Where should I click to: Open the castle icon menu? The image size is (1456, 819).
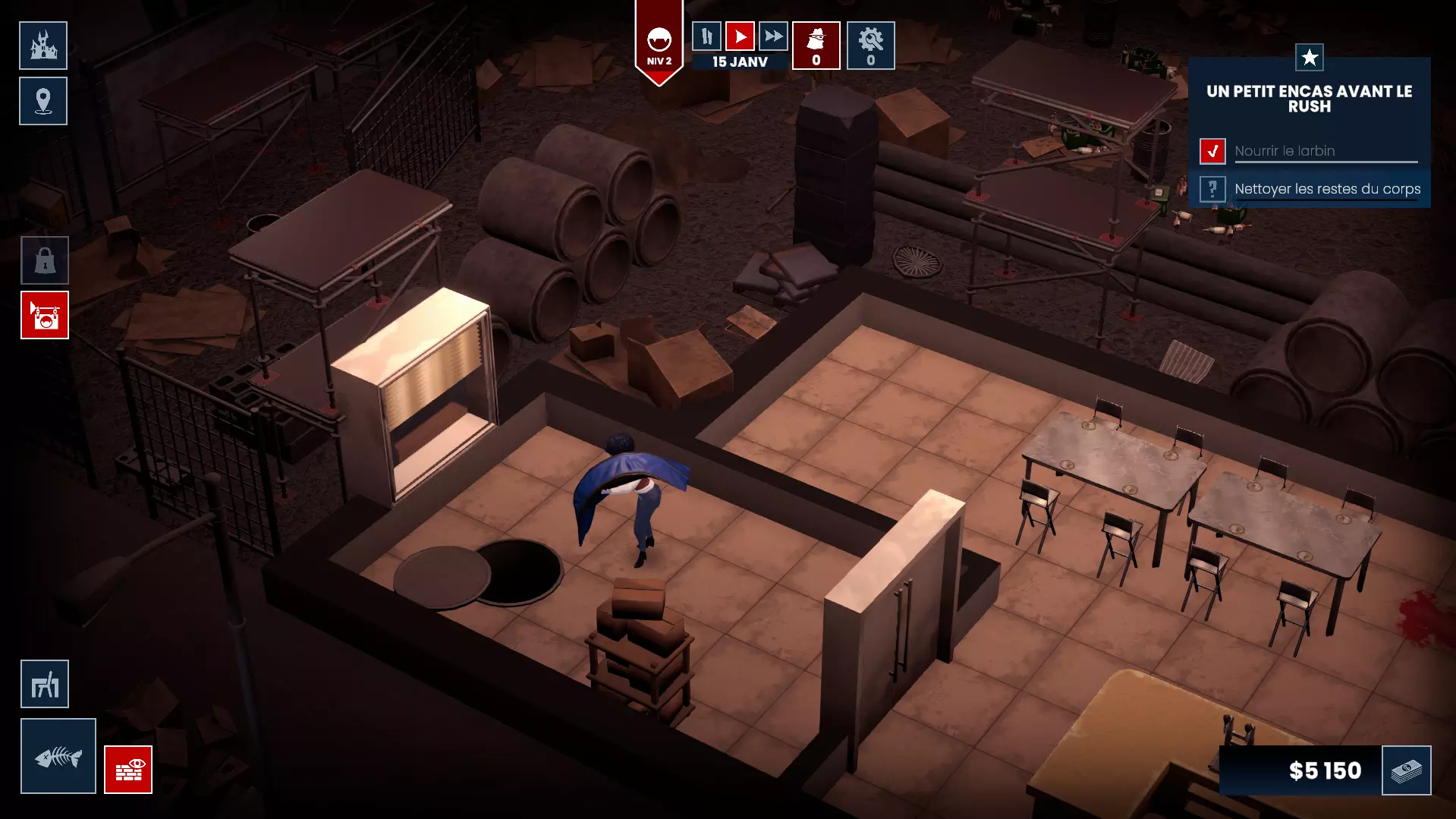[43, 46]
